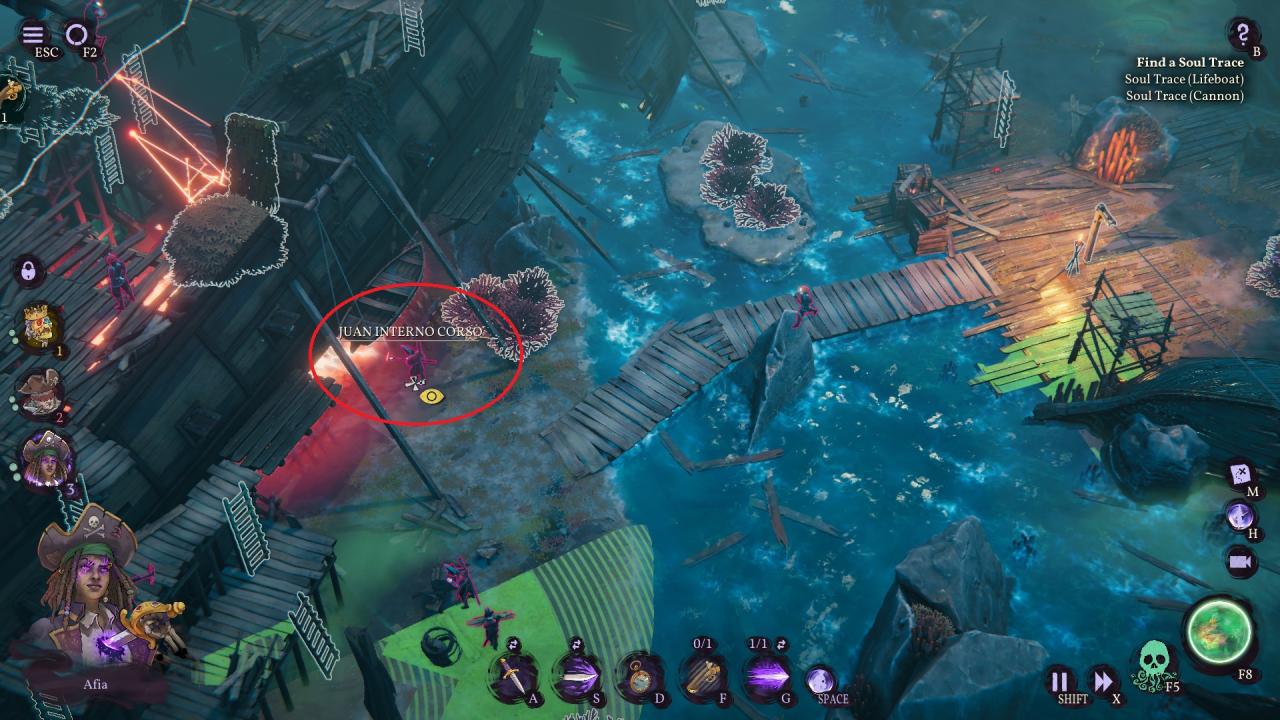1280x720 pixels.
Task: Click the purple orb ability beside the blade
Action: (x=820, y=680)
